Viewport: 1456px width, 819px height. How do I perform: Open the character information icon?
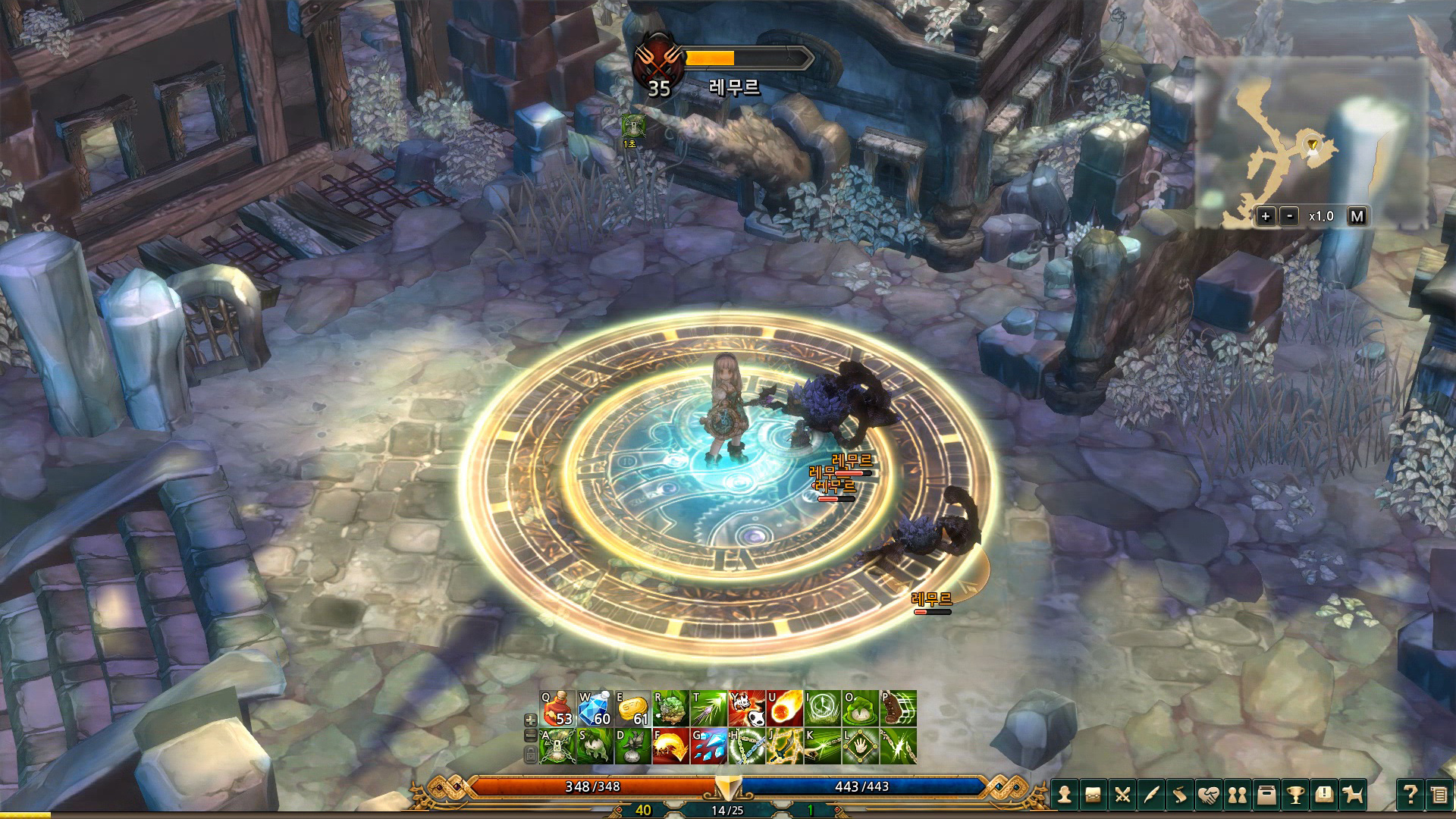tap(1065, 796)
